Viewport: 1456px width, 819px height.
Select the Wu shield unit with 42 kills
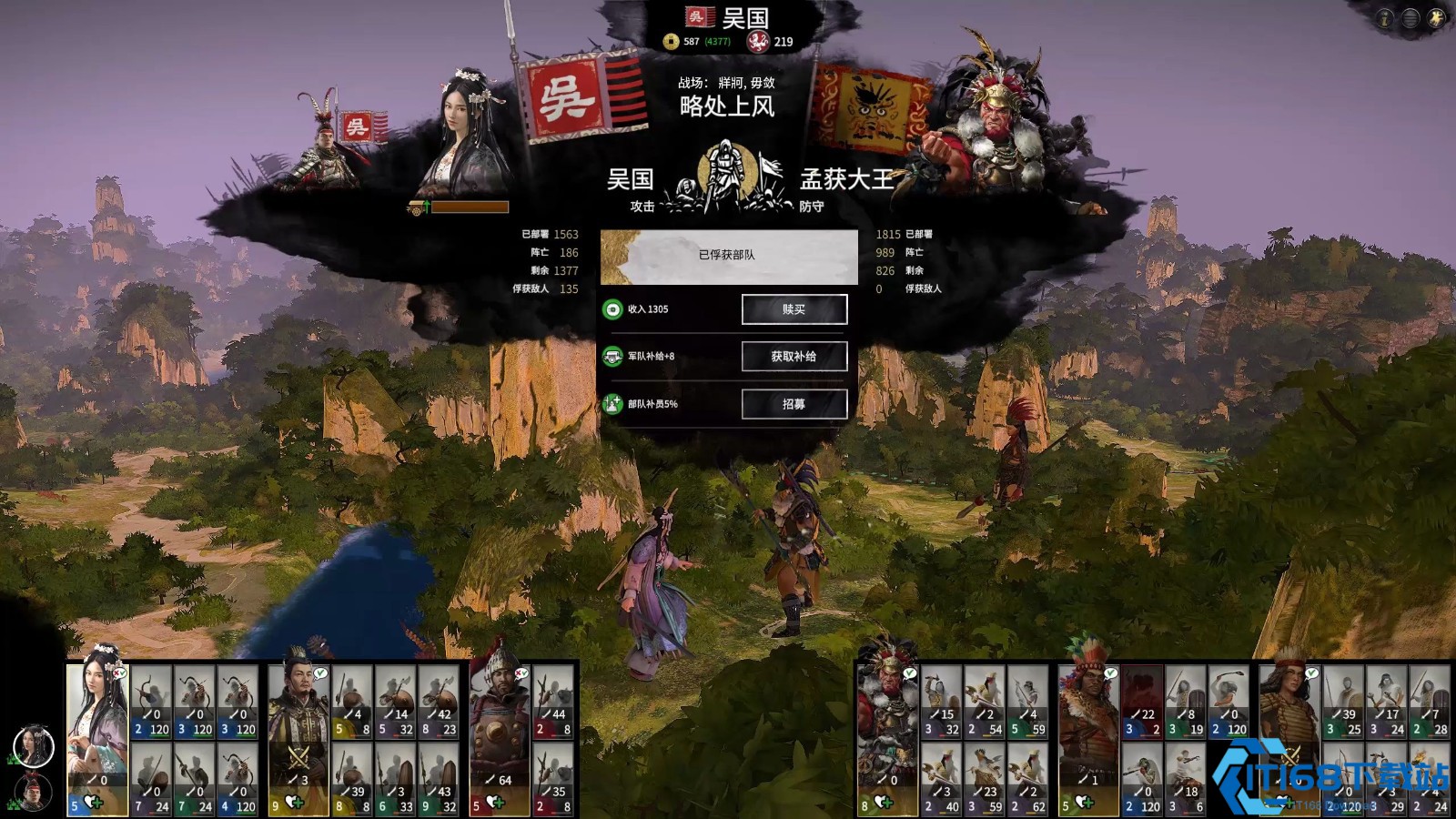[438, 702]
